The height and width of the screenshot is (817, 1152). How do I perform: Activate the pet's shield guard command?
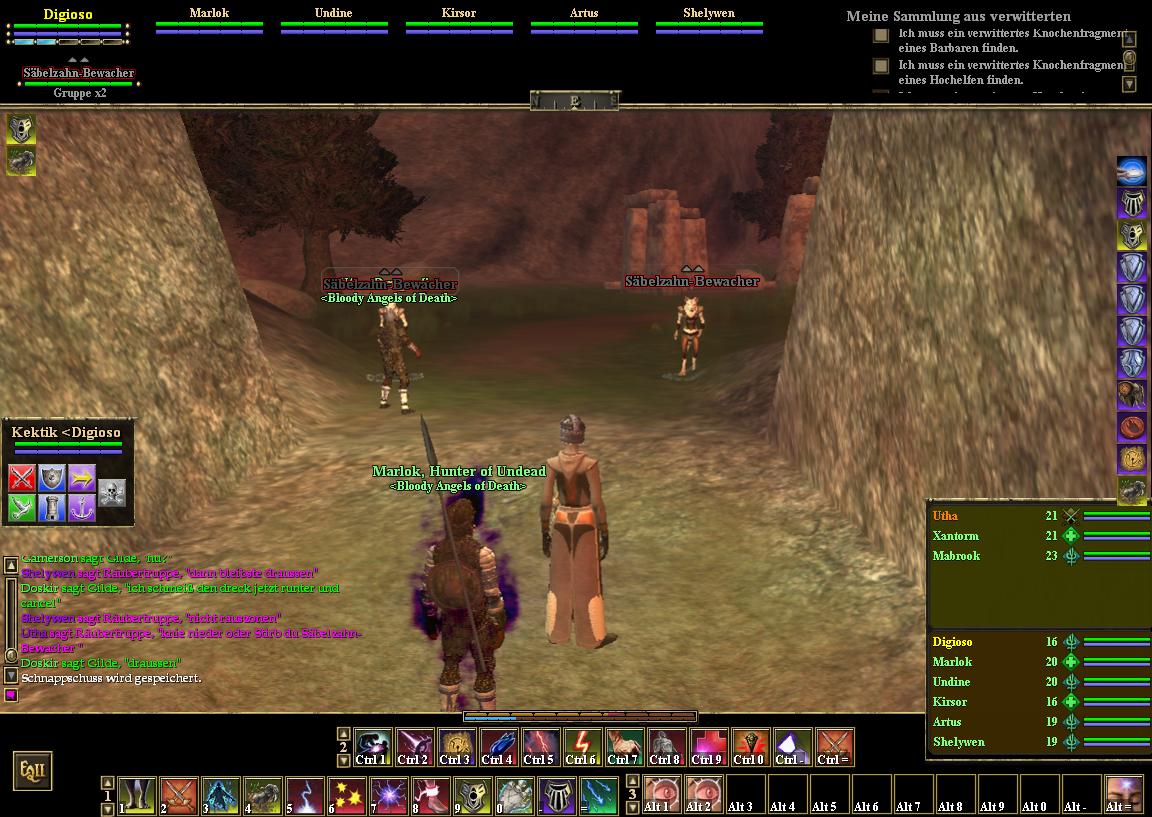click(x=52, y=477)
